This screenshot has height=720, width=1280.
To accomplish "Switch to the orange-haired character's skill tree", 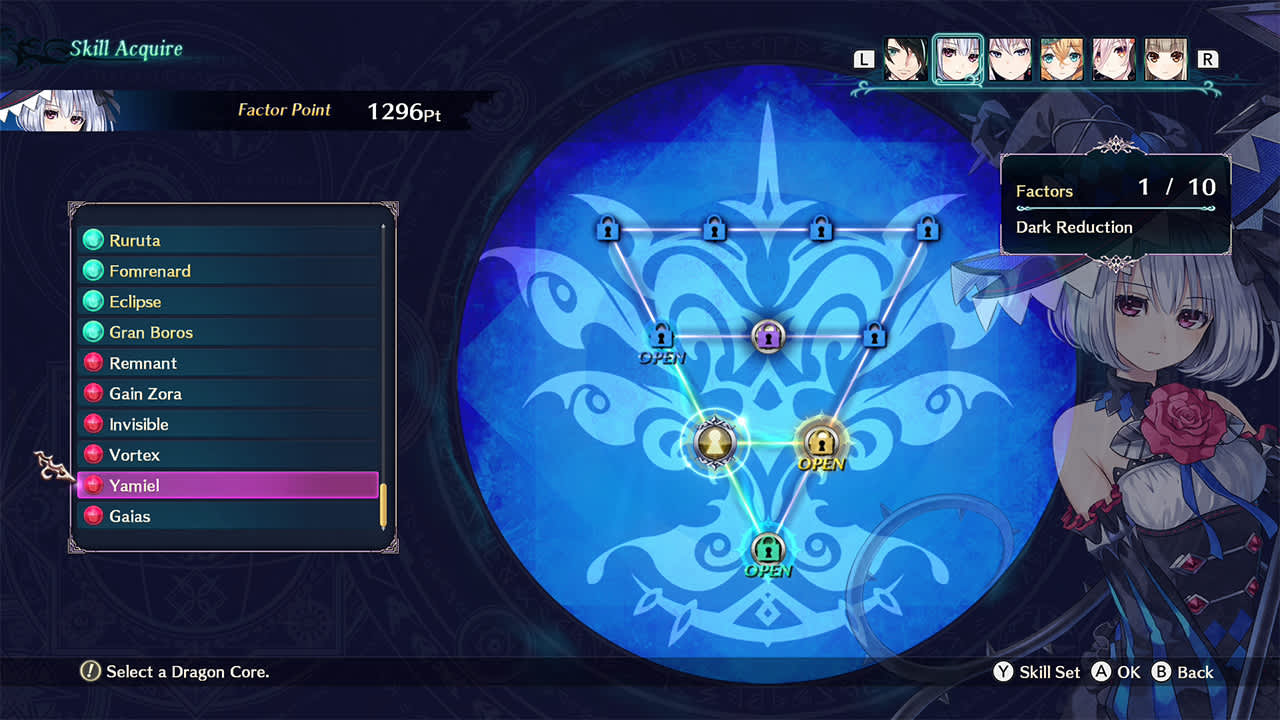I will [1061, 60].
